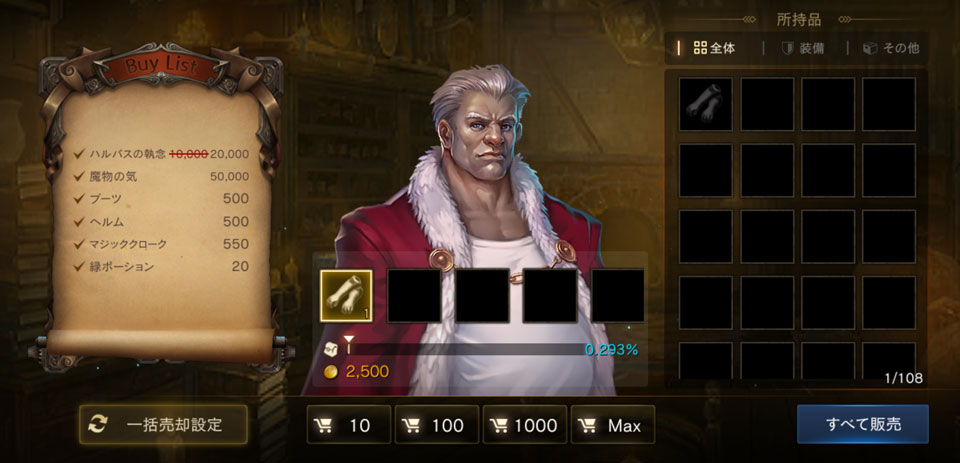Screen dimensions: 960x463
Task: Select the gloves item in the inventory
Action: (x=706, y=104)
